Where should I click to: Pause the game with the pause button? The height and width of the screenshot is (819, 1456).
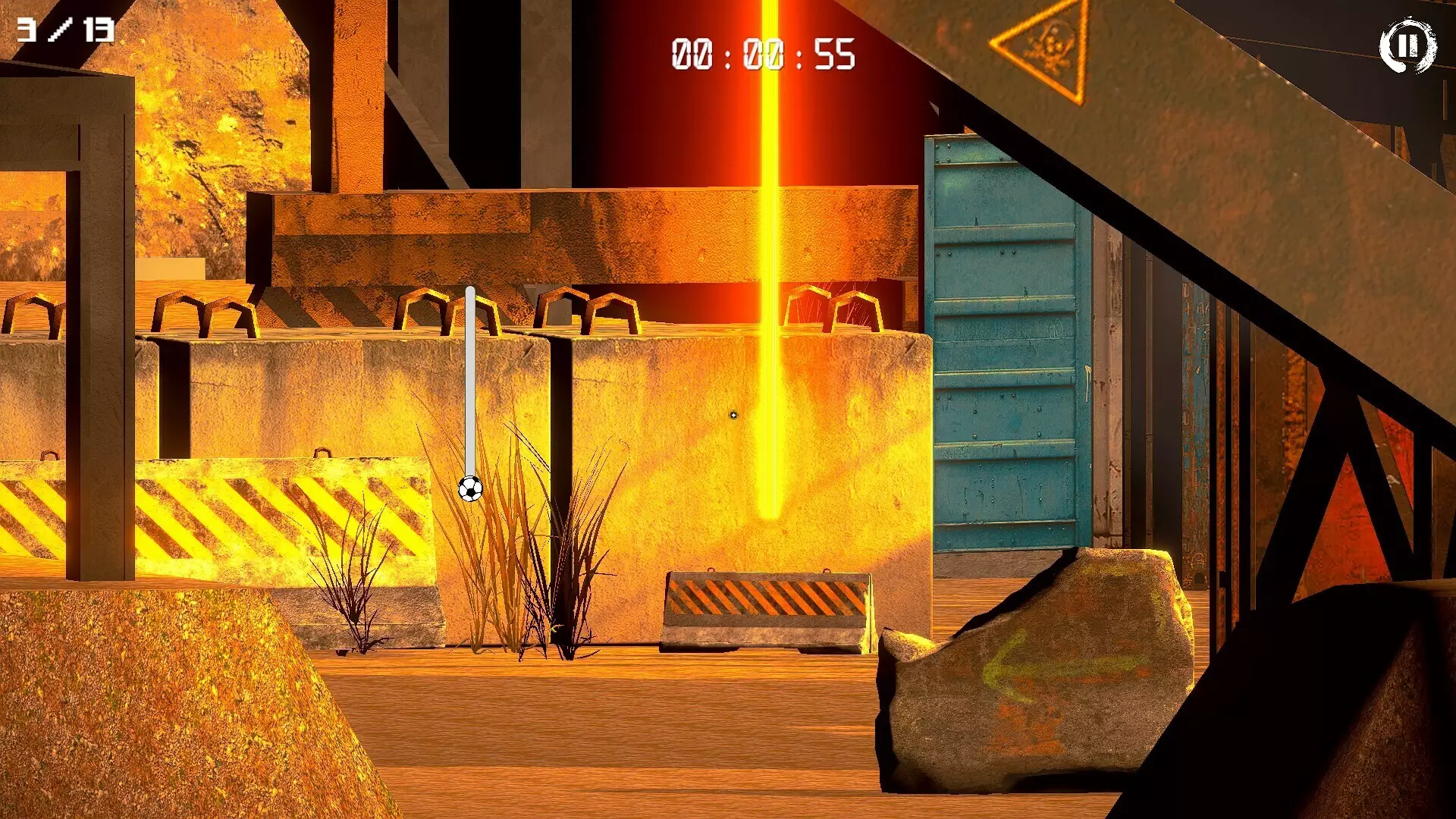tap(1407, 45)
